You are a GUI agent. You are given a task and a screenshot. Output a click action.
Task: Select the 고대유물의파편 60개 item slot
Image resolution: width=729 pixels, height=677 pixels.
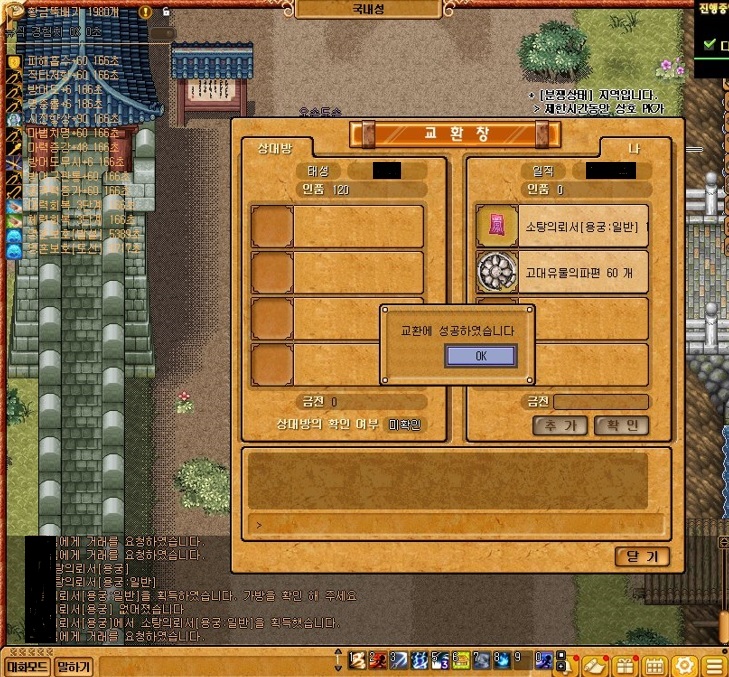pyautogui.click(x=562, y=271)
